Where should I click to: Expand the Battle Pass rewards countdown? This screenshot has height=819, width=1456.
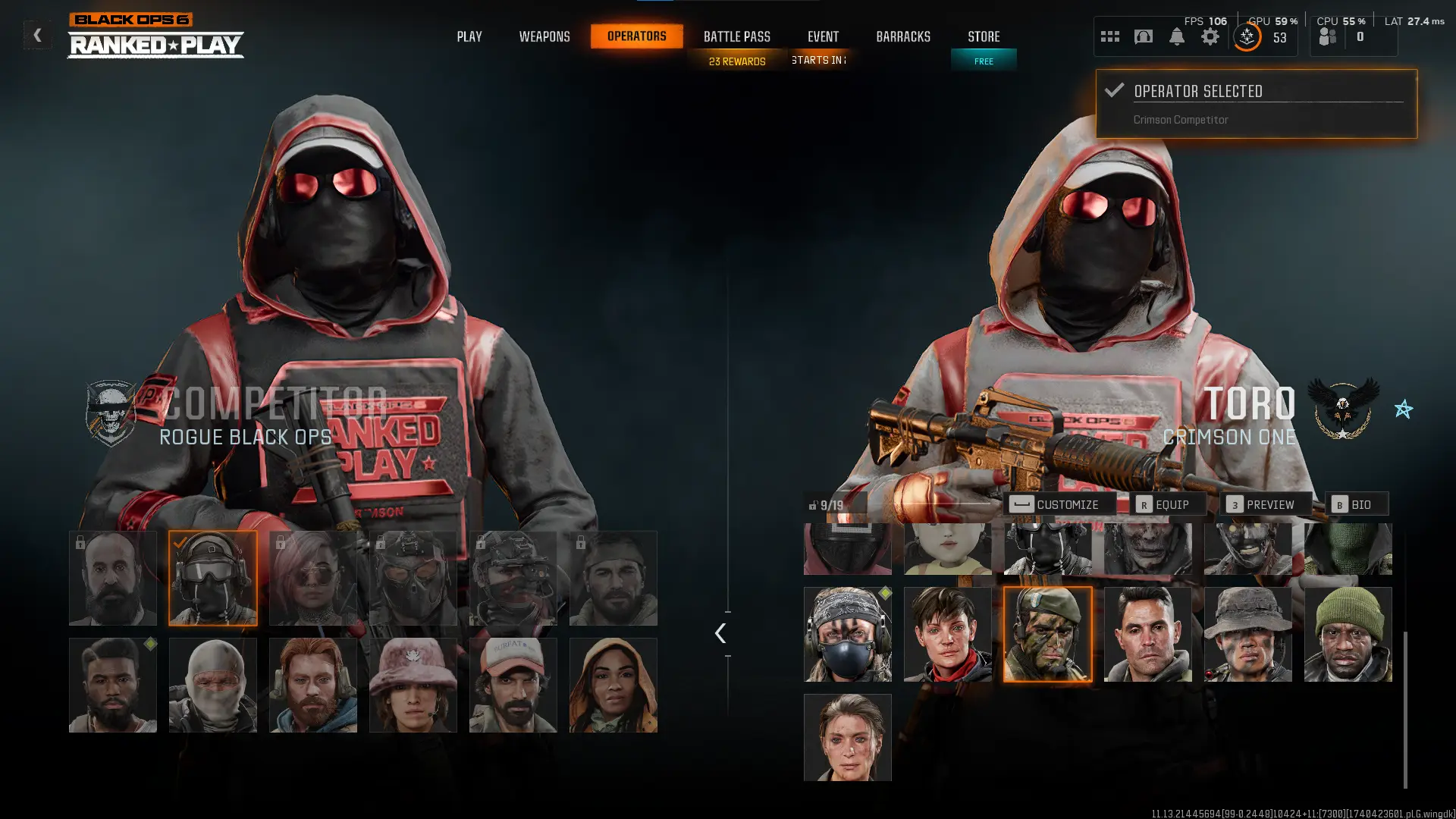click(736, 61)
